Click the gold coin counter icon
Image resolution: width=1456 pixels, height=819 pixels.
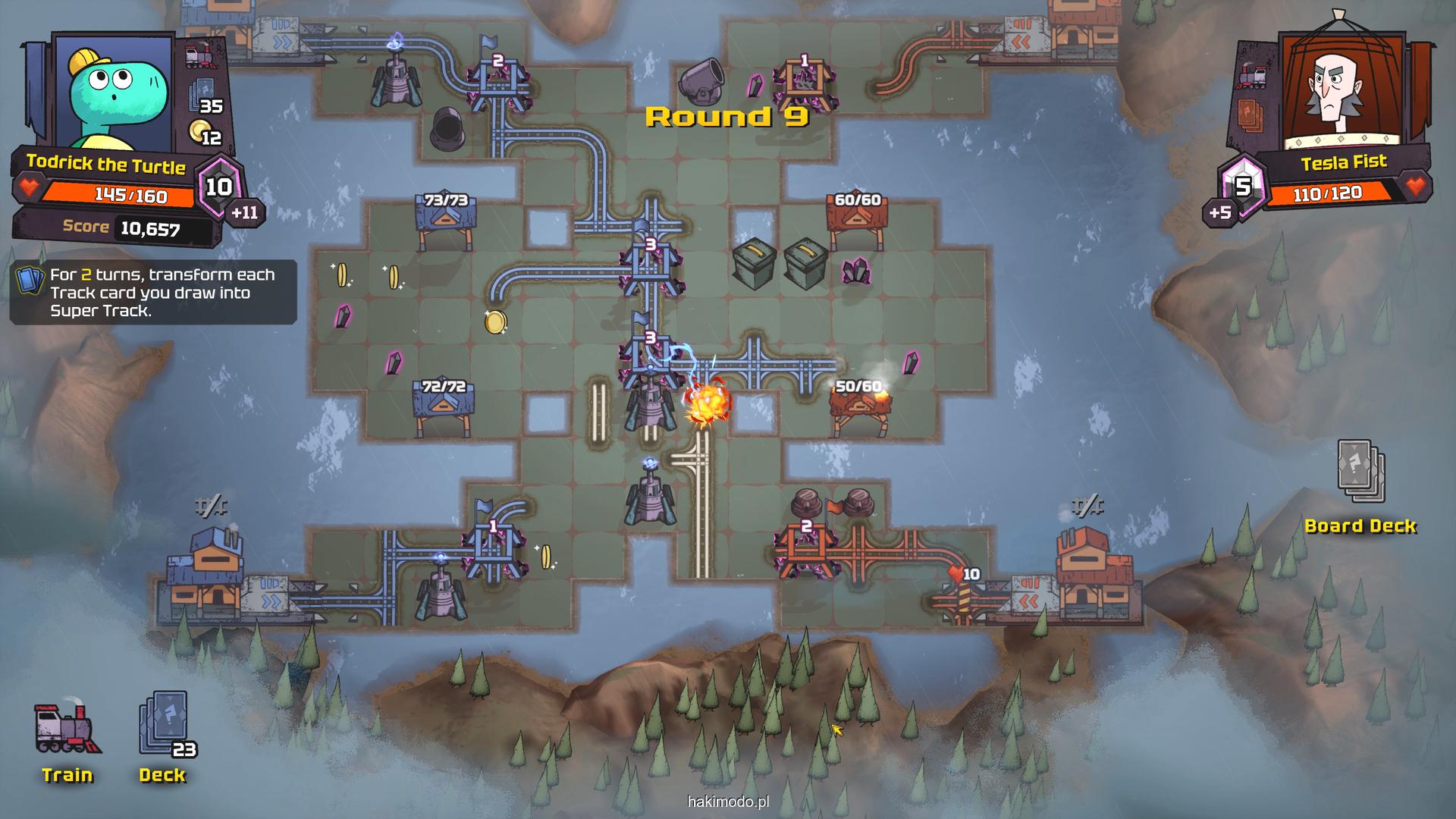point(200,132)
